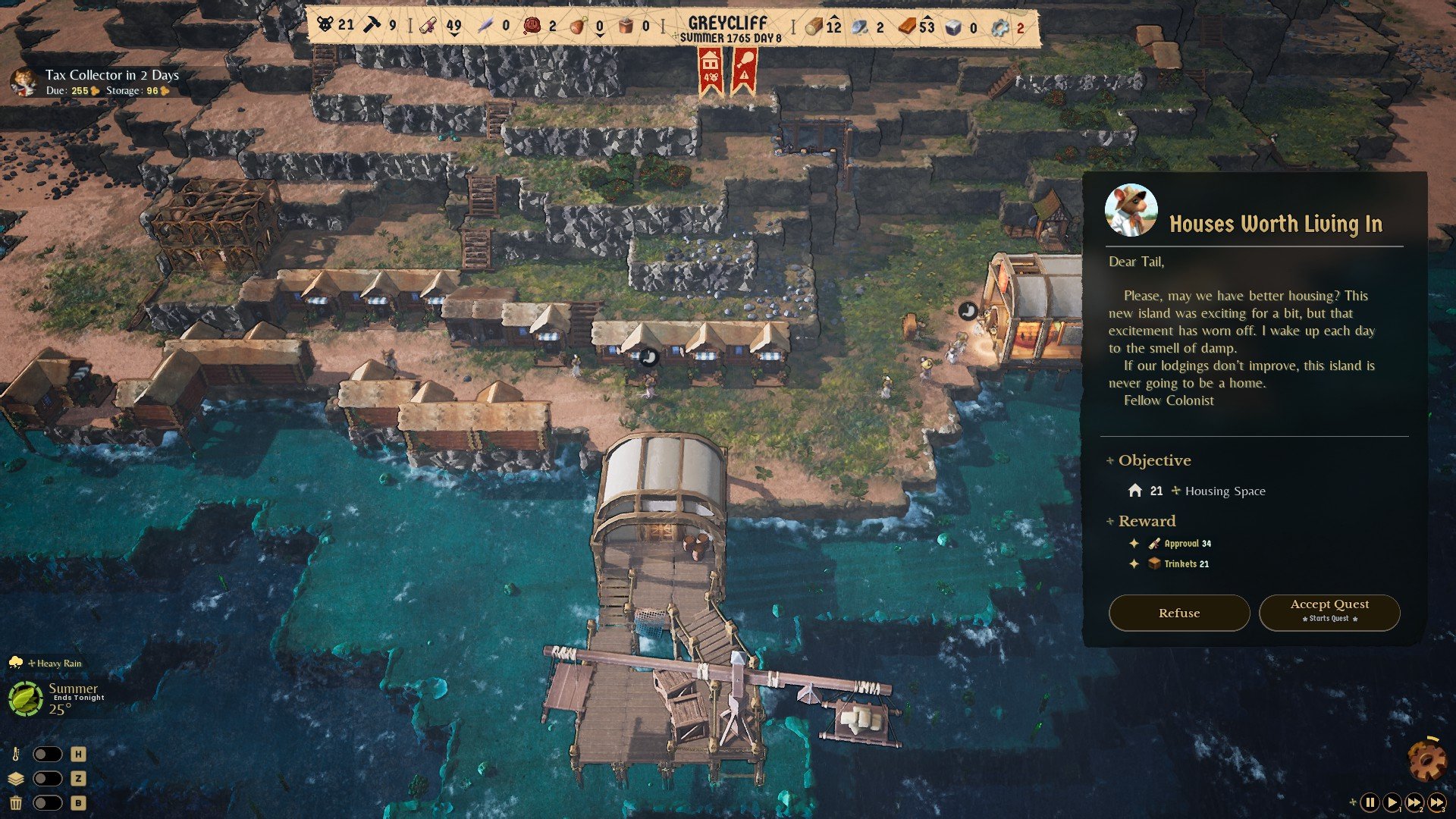Click the mouse population counter
This screenshot has width=1456, height=819.
pos(336,25)
